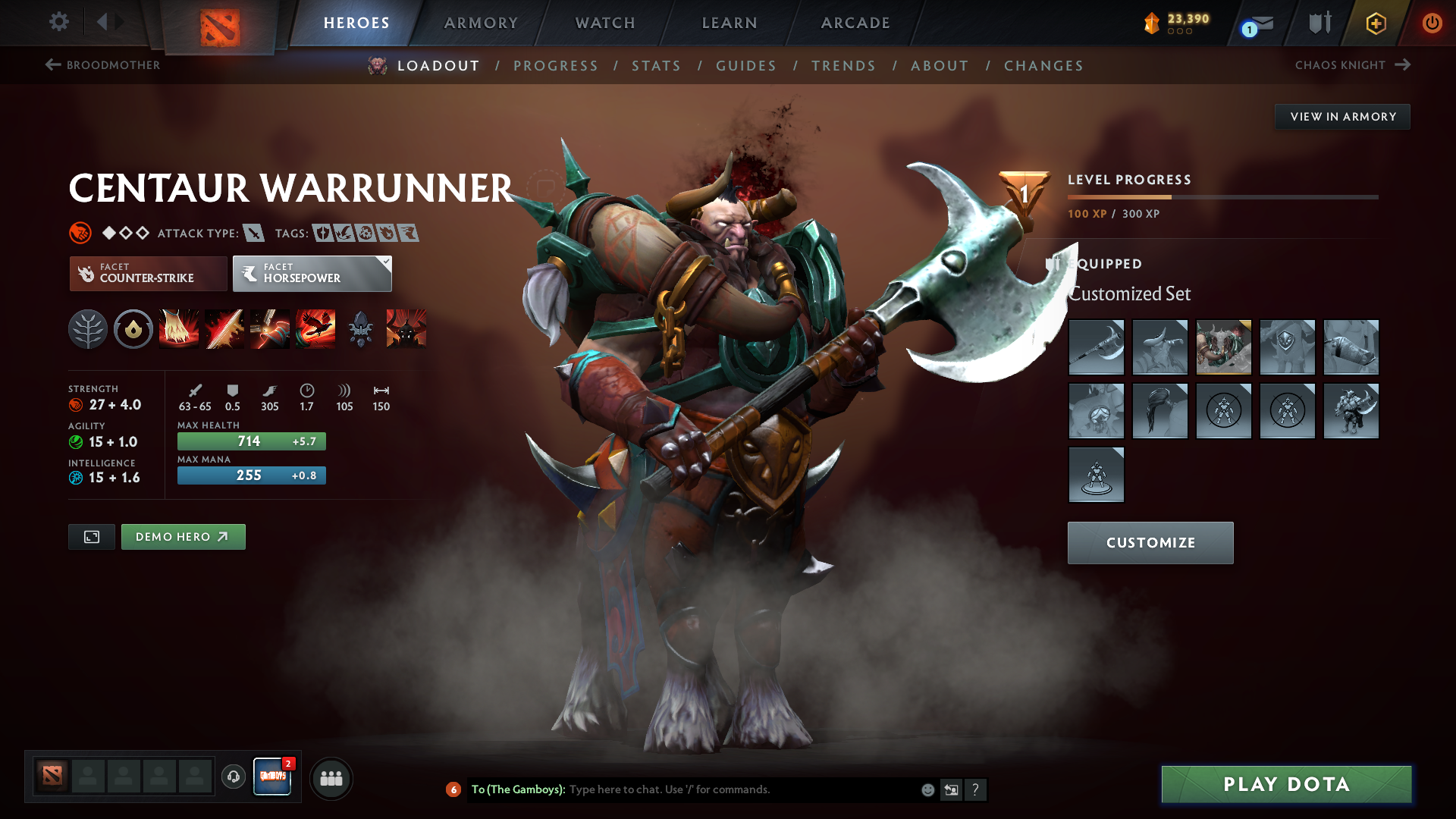Switch to the ARMORY tab
1456x819 pixels.
click(481, 23)
